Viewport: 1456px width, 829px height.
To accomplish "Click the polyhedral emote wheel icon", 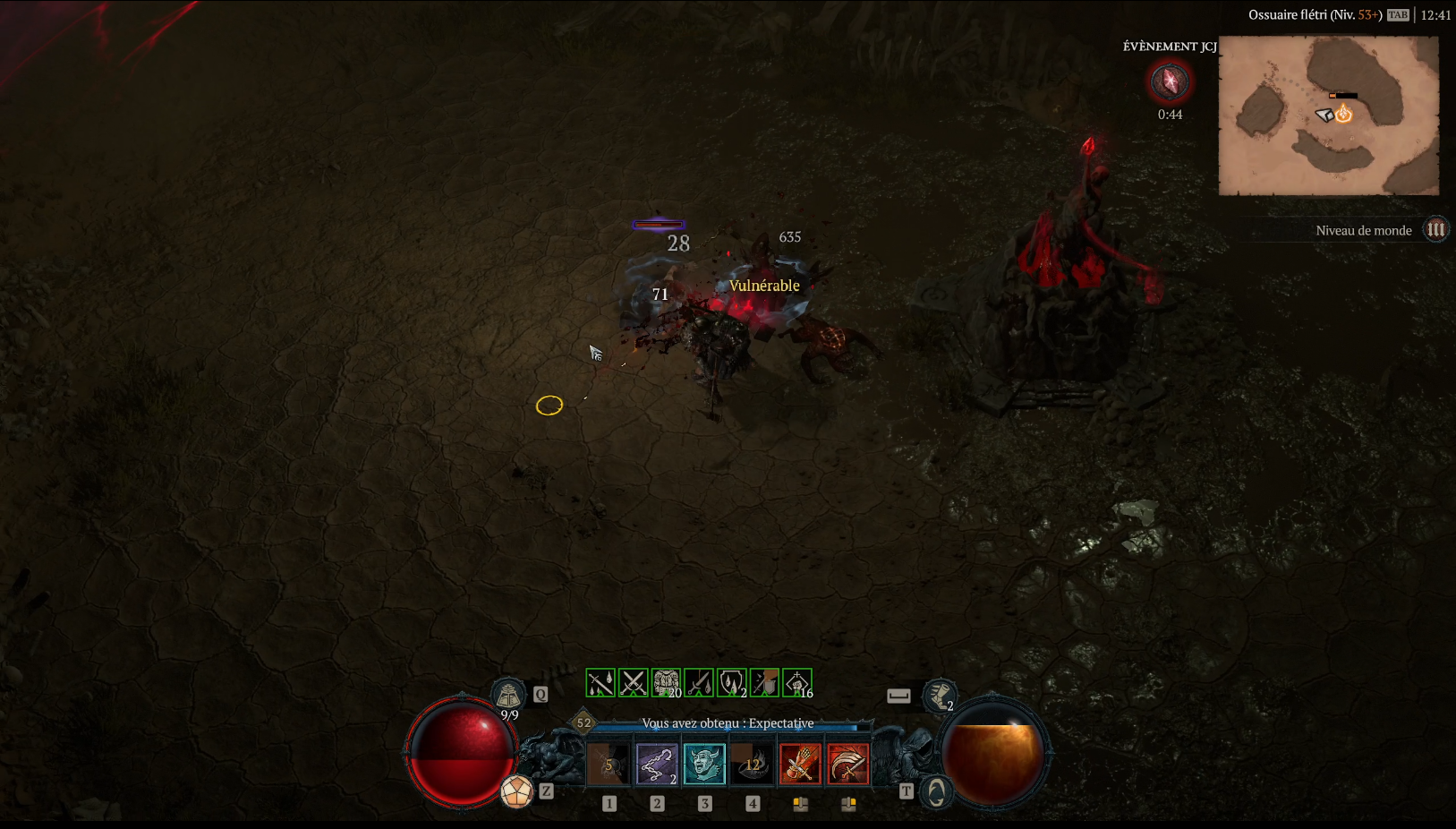I will coord(516,791).
